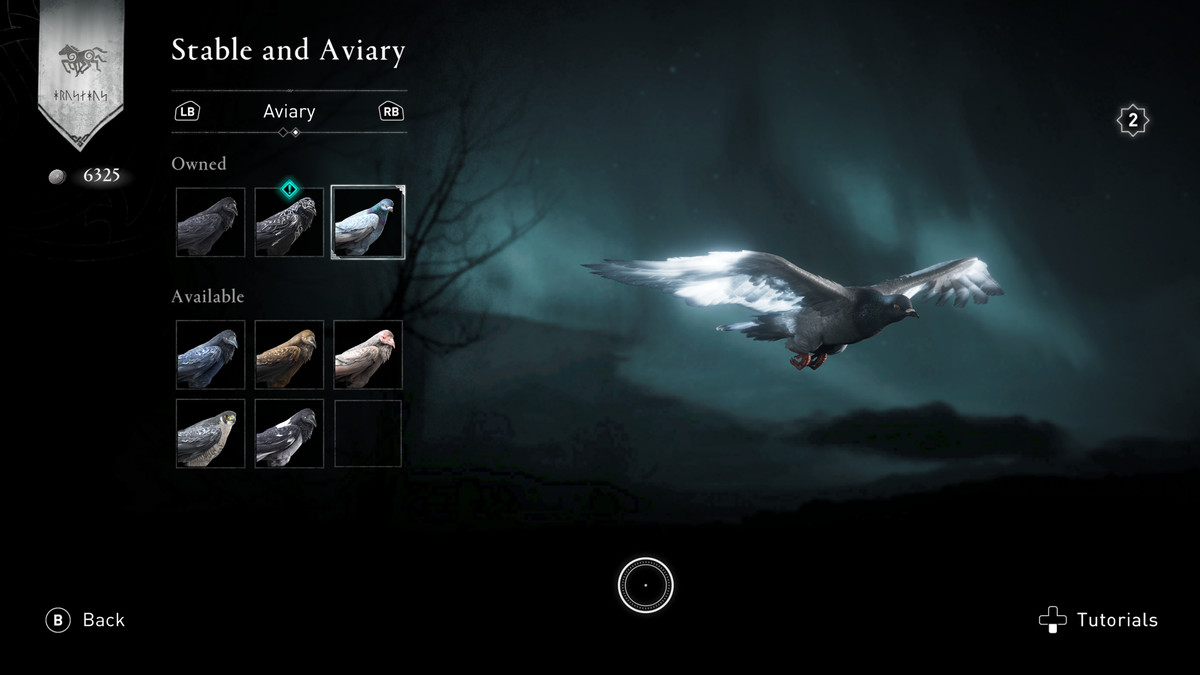The width and height of the screenshot is (1200, 675).
Task: Go back from the Stable and Aviary
Action: [x=86, y=620]
